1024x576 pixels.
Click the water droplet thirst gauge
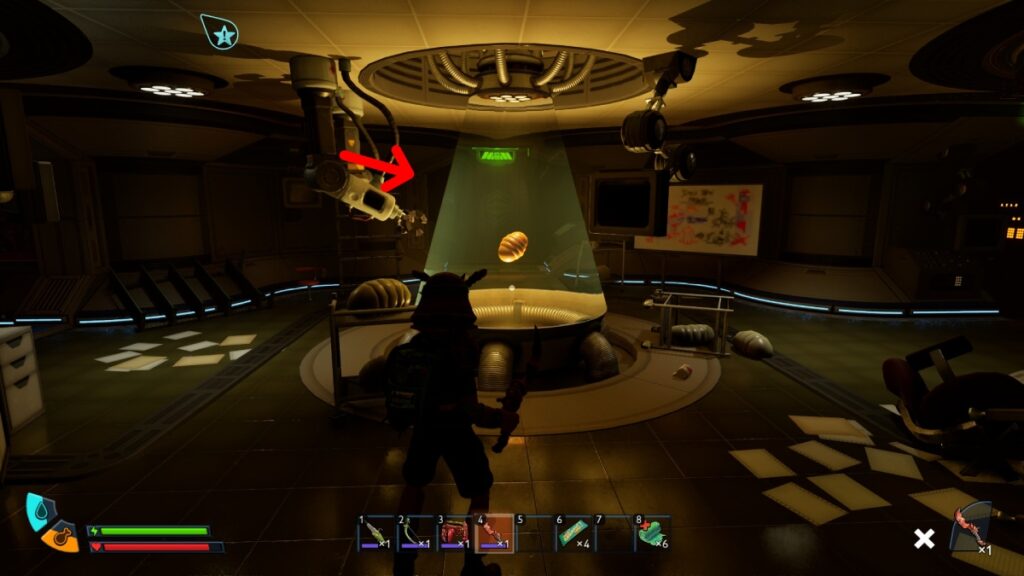(x=40, y=511)
